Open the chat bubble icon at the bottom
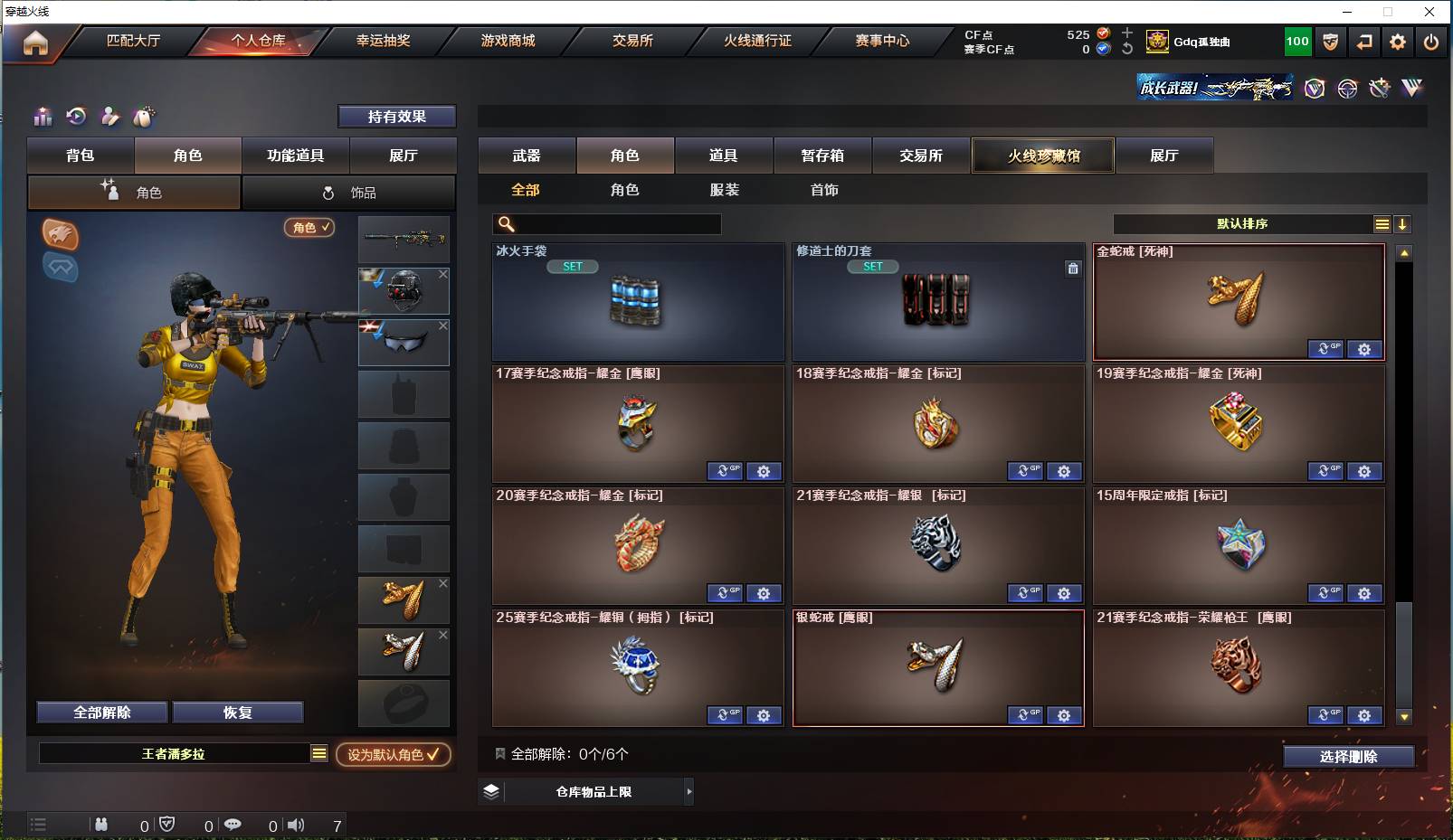Screen dimensions: 1453x840 tap(233, 825)
